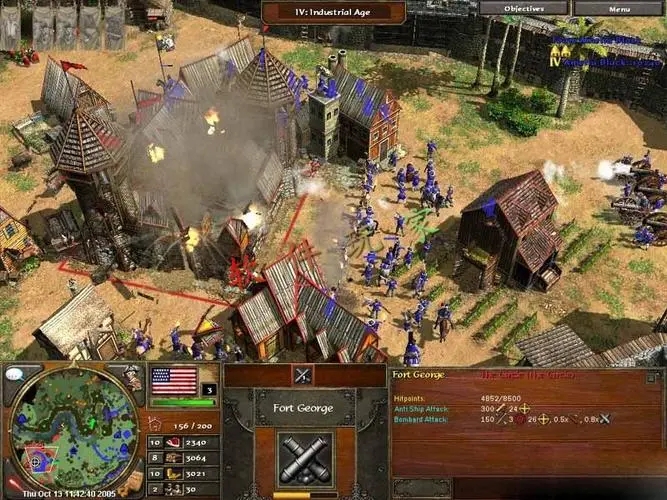Click the Industrial Age banner
The image size is (667, 500).
(x=333, y=12)
